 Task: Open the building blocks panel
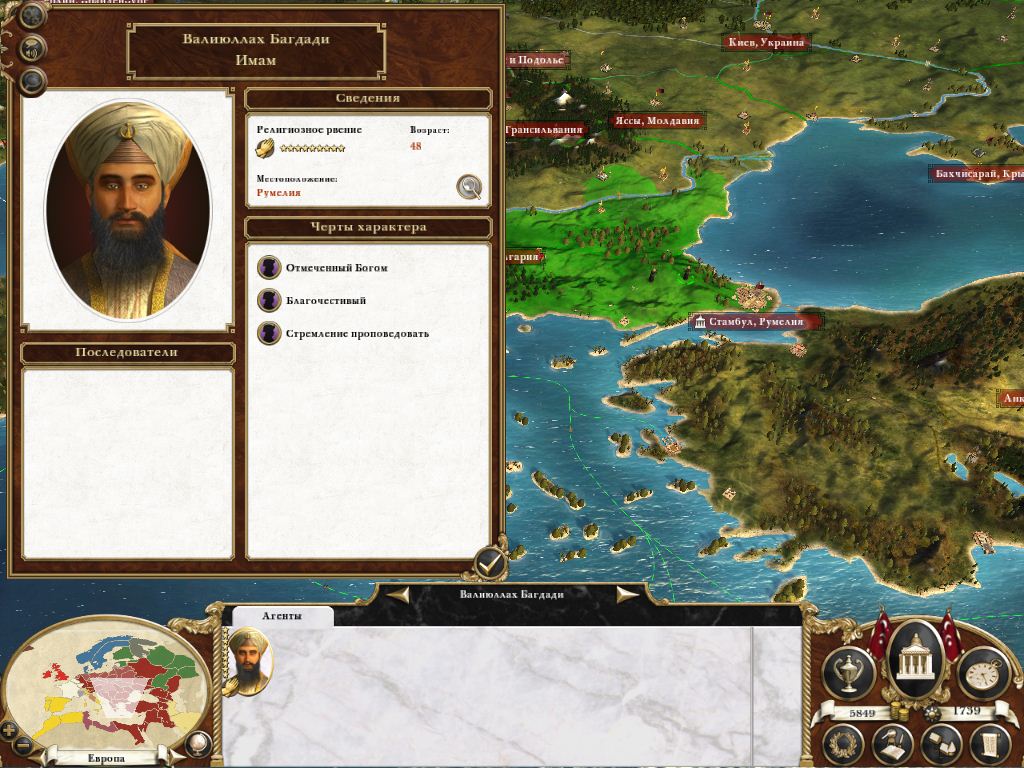[x=939, y=743]
